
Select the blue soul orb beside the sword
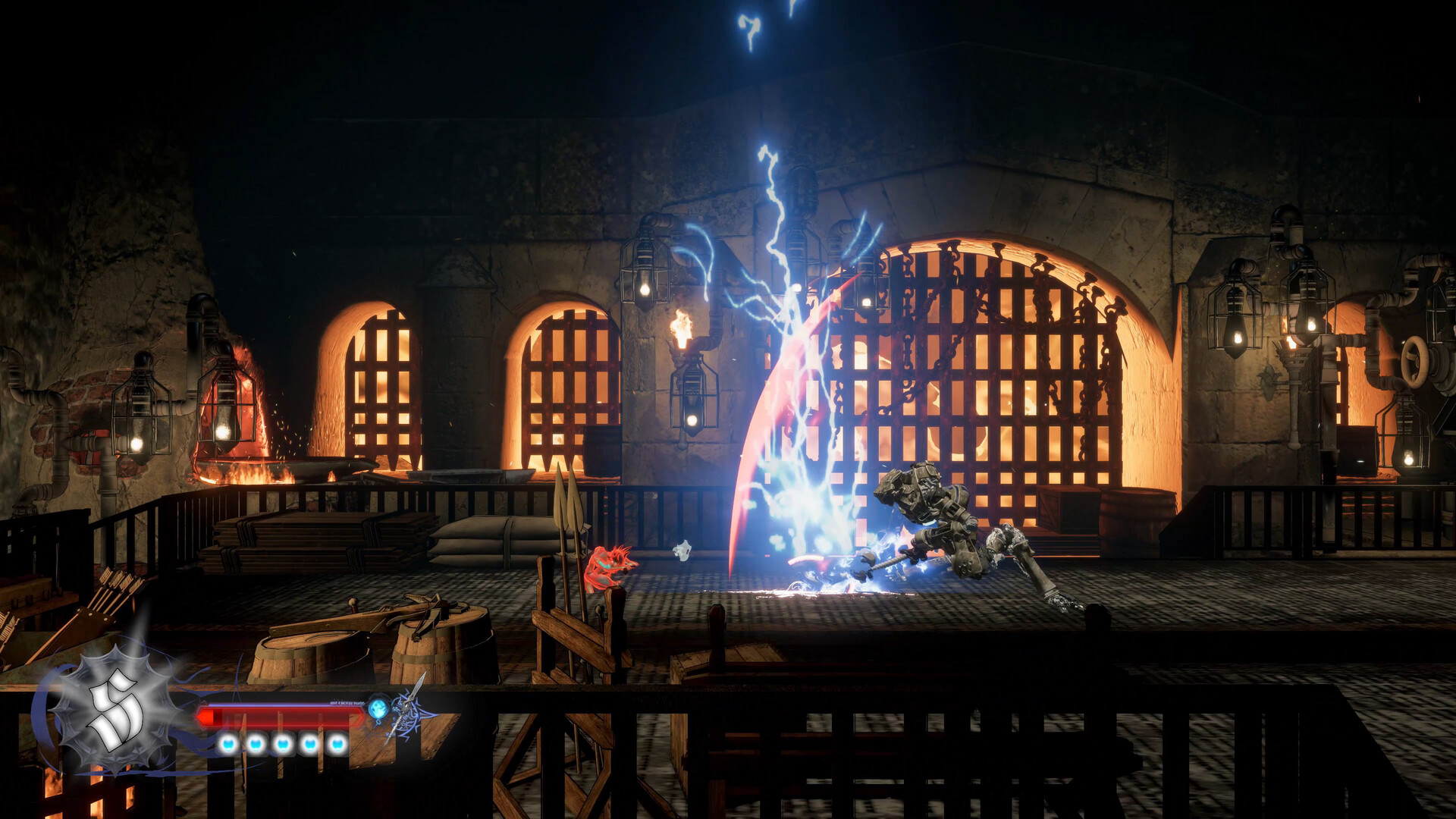click(x=378, y=709)
